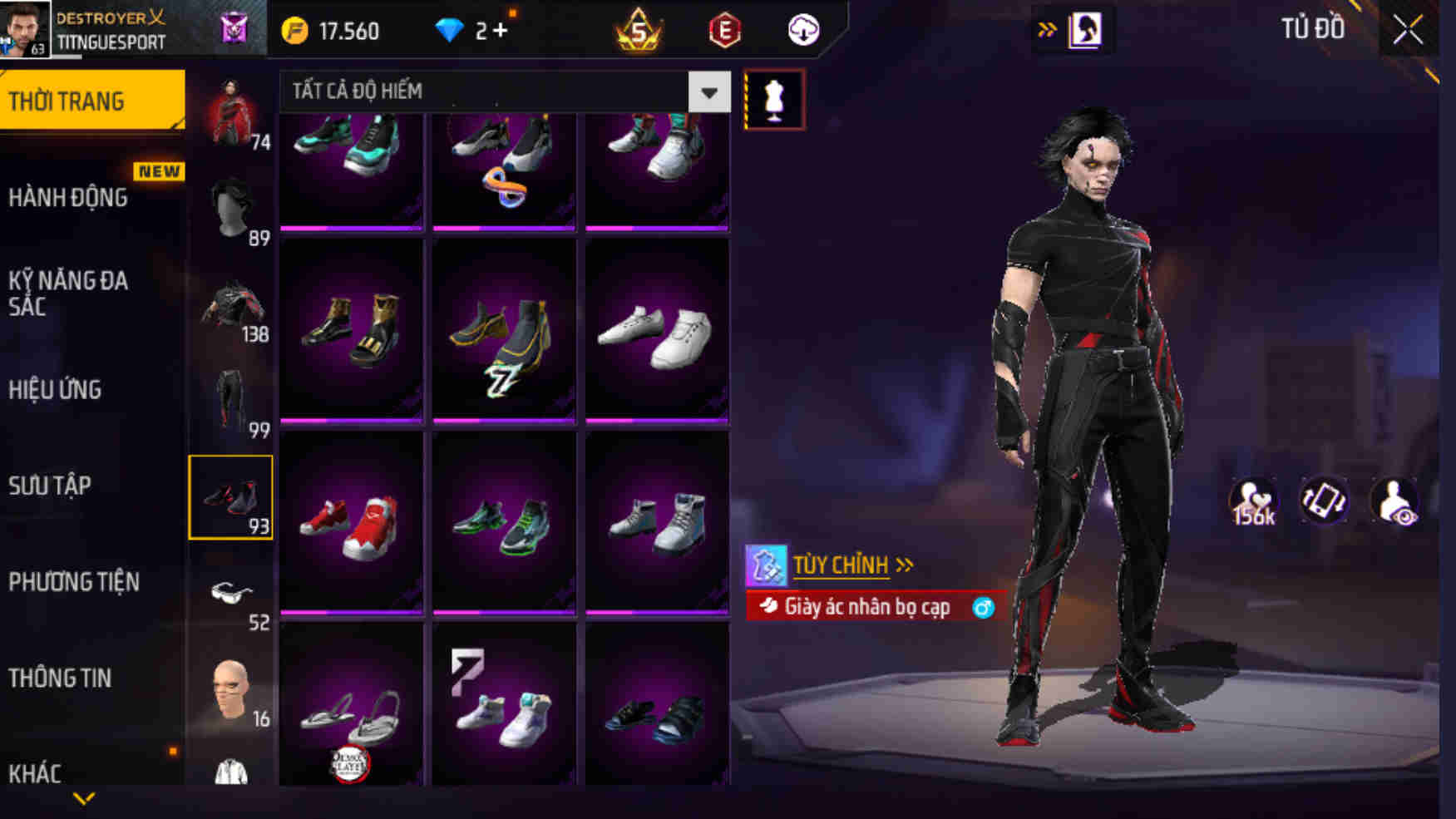The width and height of the screenshot is (1456, 819).
Task: Open the red Evo badge icon
Action: [x=726, y=32]
